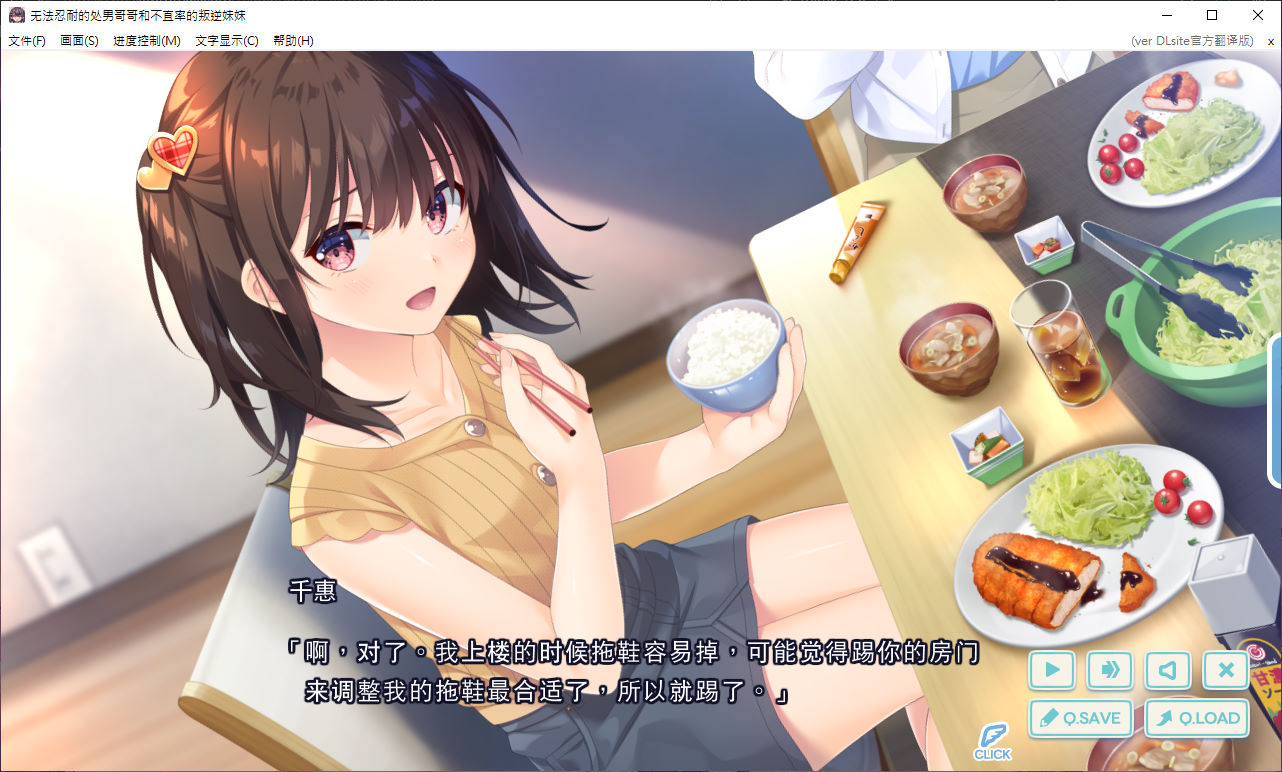Open the 画面(S) screen menu
Image resolution: width=1282 pixels, height=772 pixels.
tap(79, 41)
